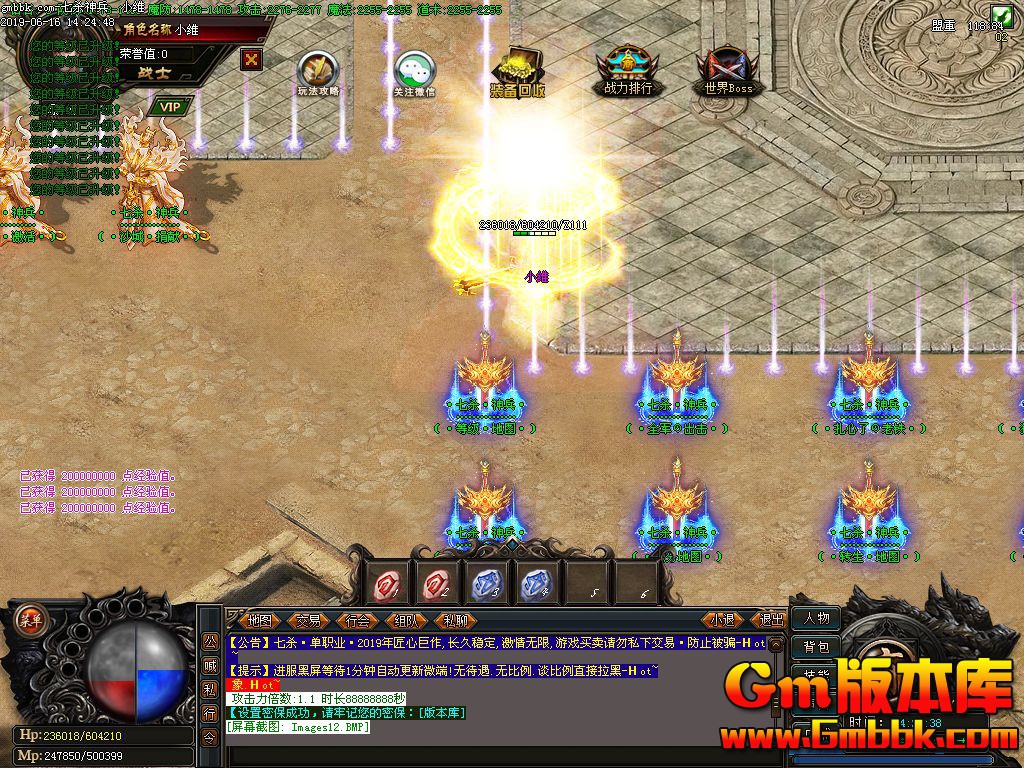Viewport: 1024px width, 768px height.
Task: Open the 行会 guild button
Action: pyautogui.click(x=357, y=620)
